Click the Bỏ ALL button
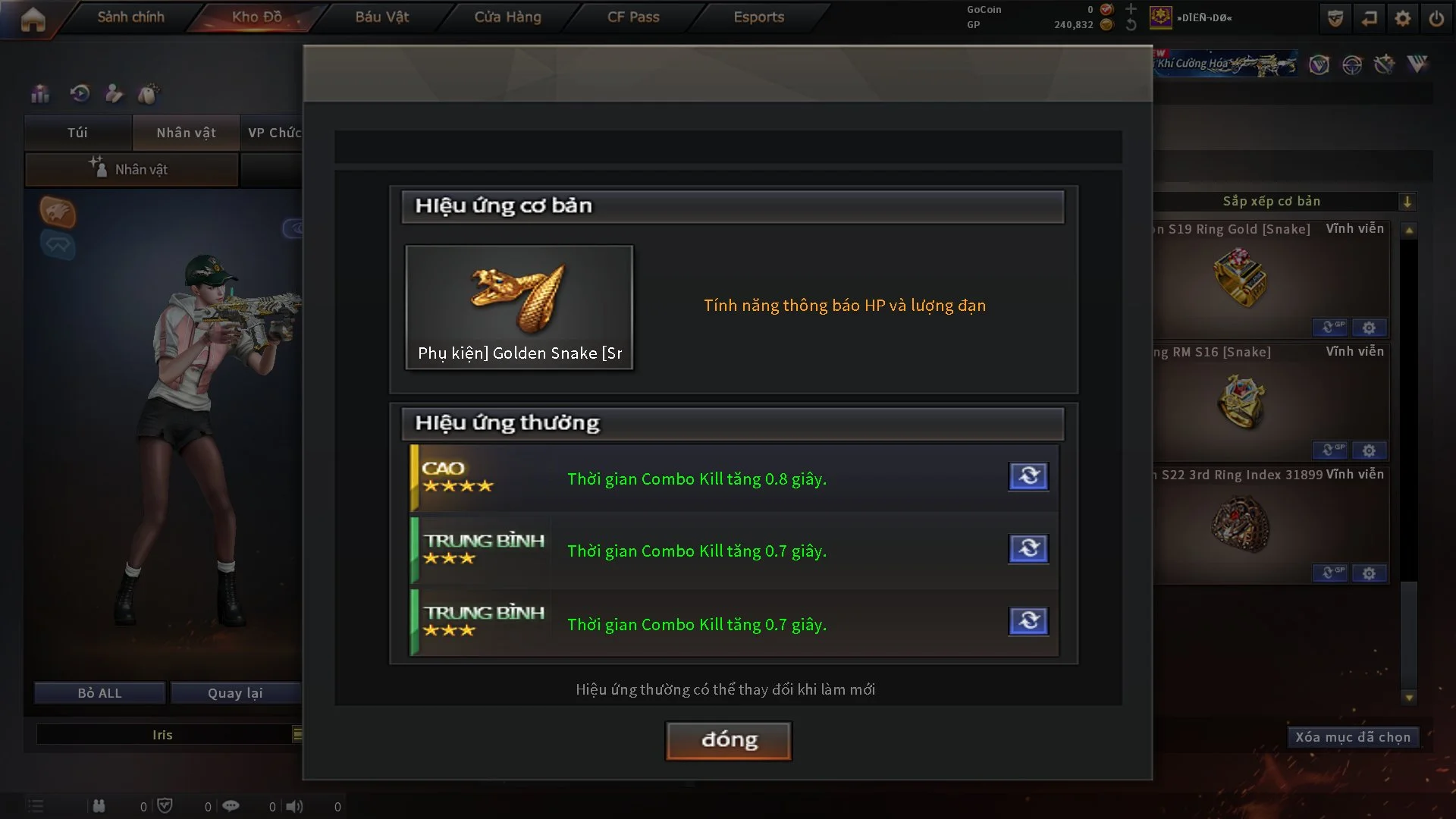This screenshot has width=1456, height=819. coord(99,693)
